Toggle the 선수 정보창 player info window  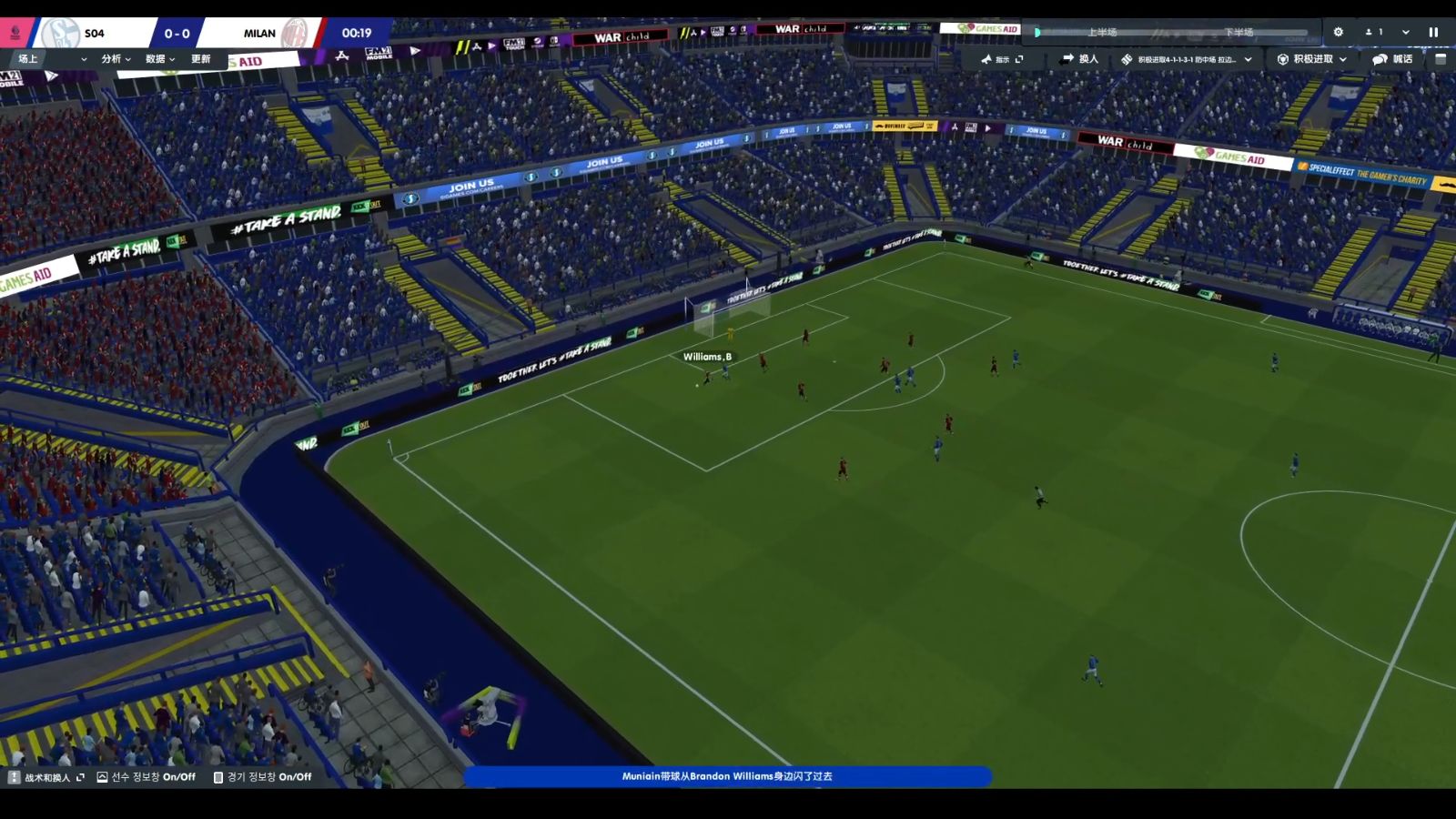pos(147,777)
